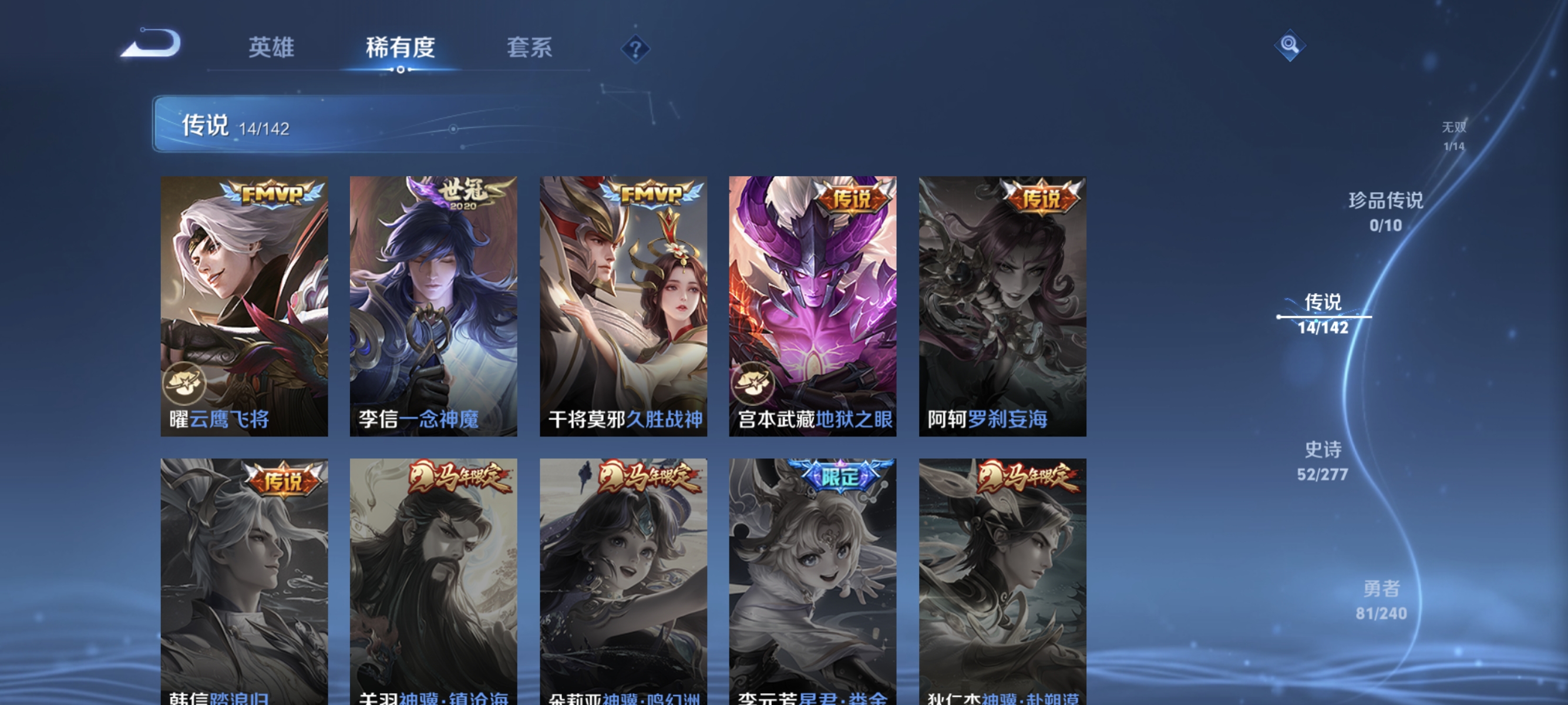
Task: Switch to the 英雄 tab
Action: pos(271,49)
